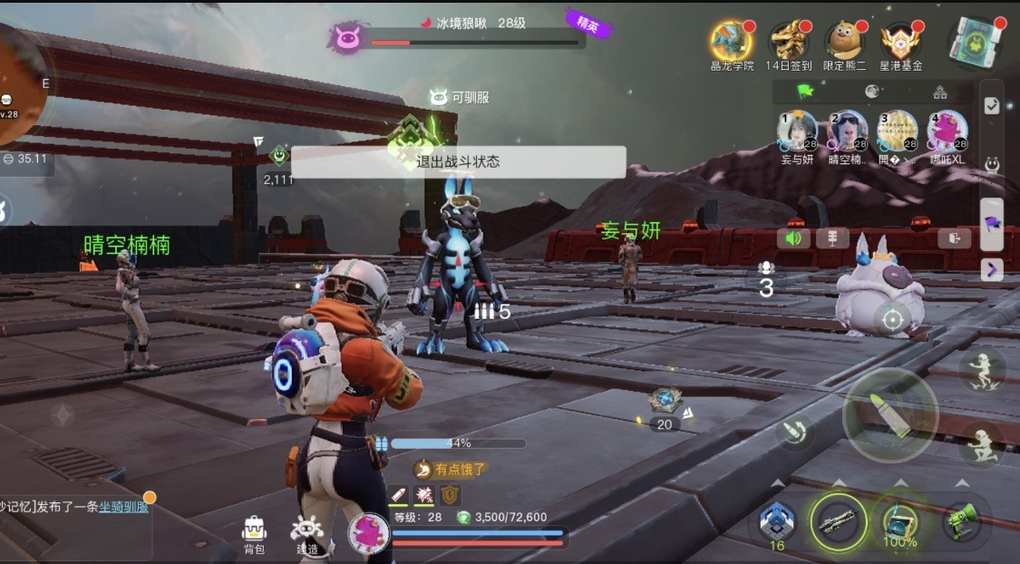The height and width of the screenshot is (564, 1020).
Task: Open the 星港基金 fund icon
Action: 901,42
